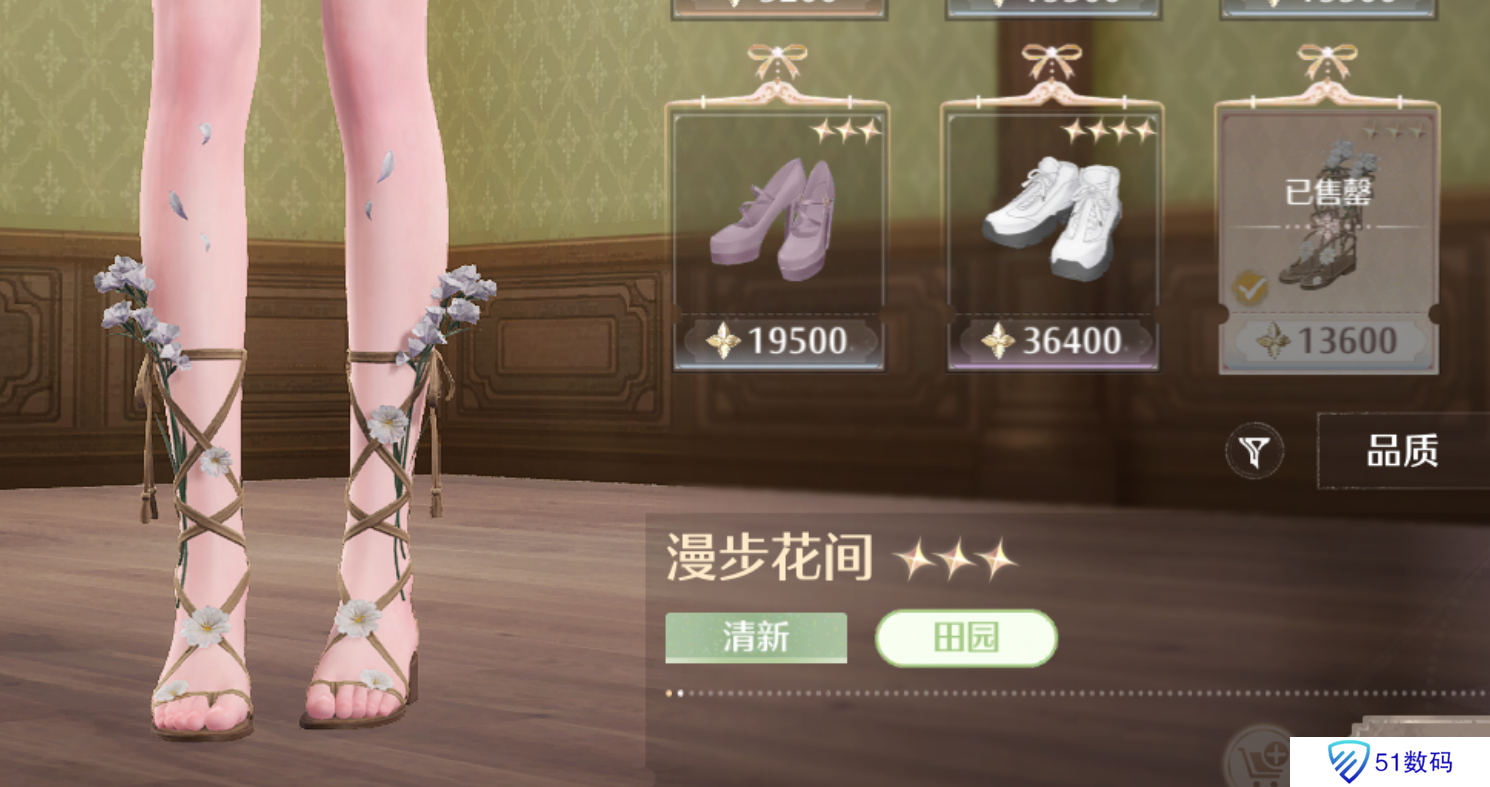The image size is (1490, 787).
Task: Purchase the heels for 19500 currency
Action: [778, 343]
